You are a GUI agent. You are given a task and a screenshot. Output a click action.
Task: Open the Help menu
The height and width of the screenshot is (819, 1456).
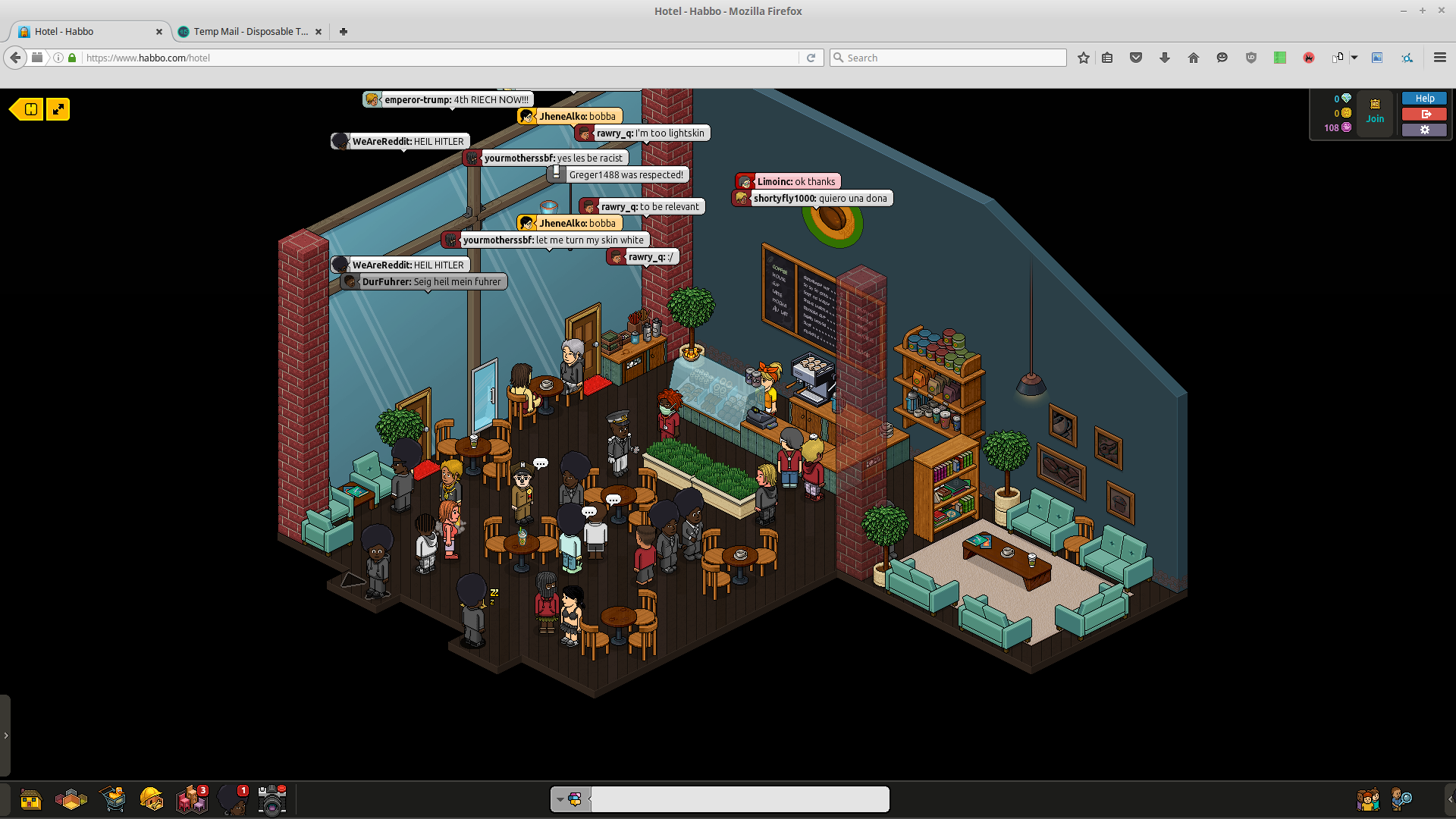[x=1424, y=99]
